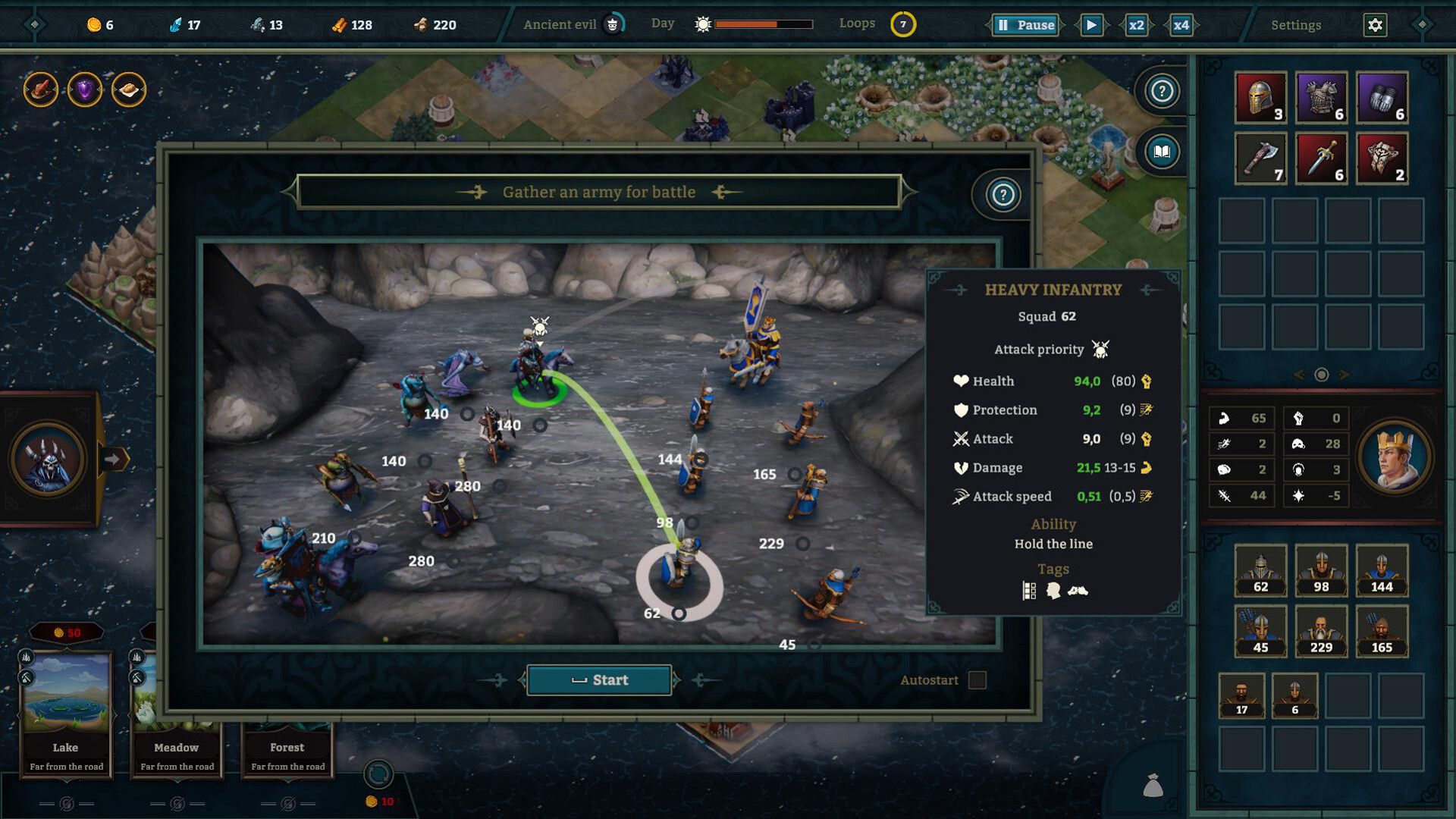Choose the Forest card

click(287, 751)
